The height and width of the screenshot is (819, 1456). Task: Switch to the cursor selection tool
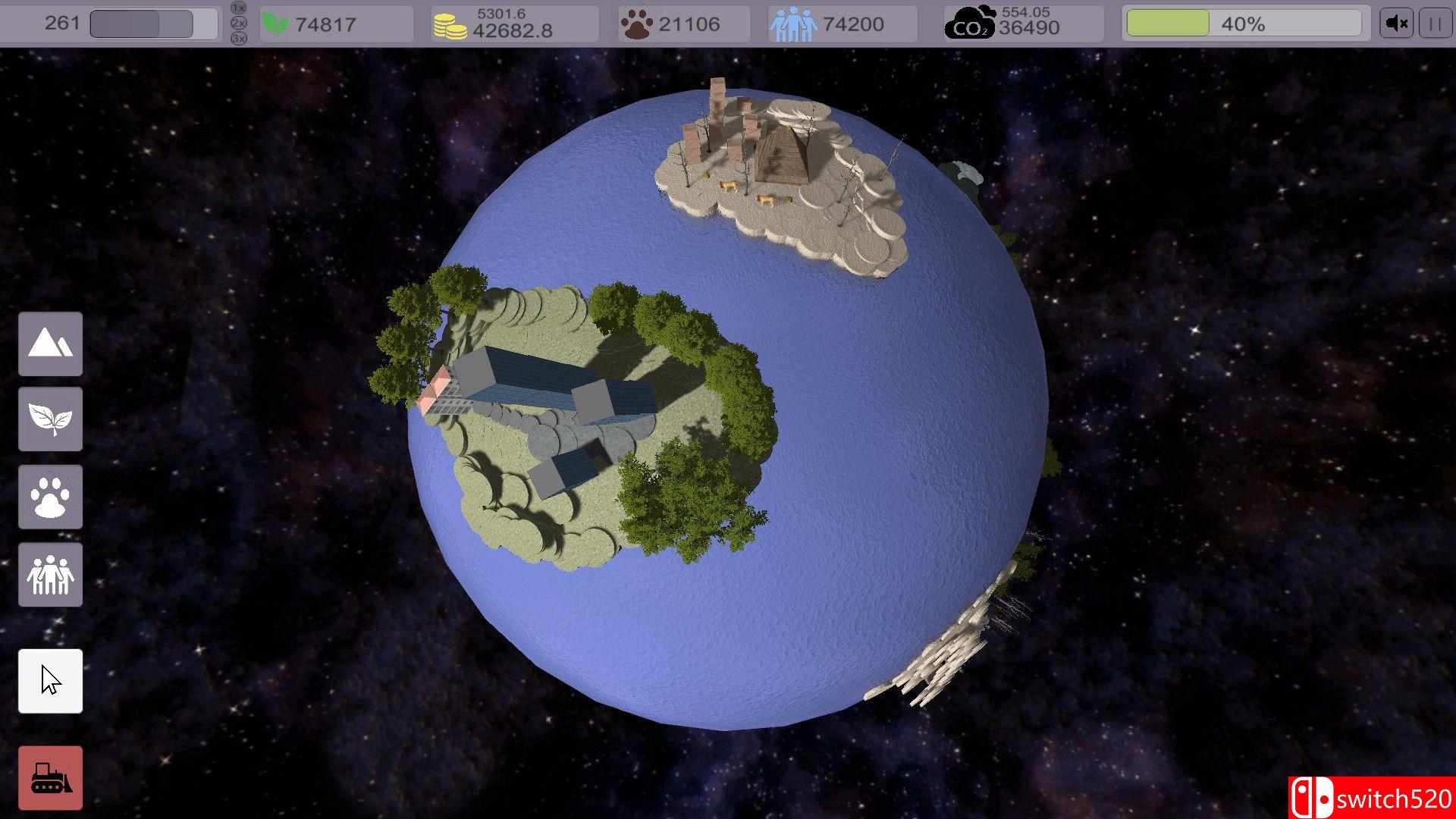point(50,680)
